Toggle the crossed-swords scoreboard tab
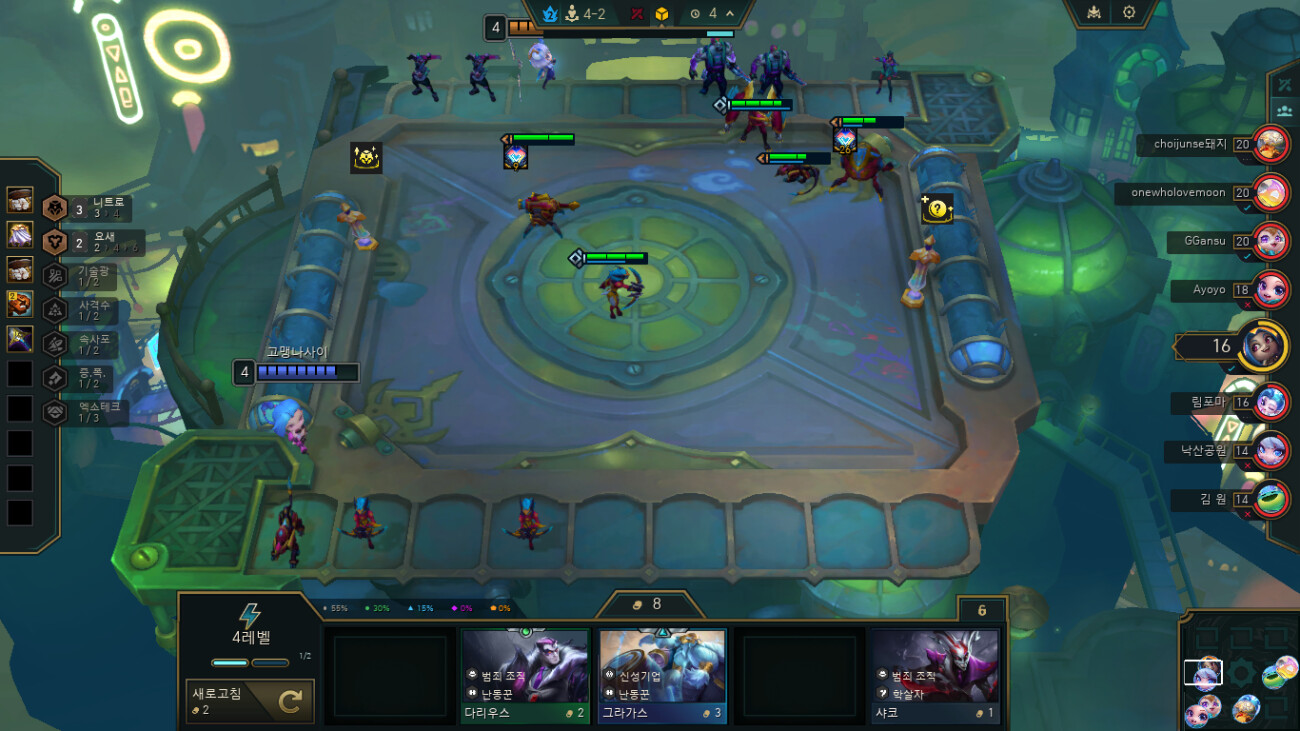 coord(1283,83)
